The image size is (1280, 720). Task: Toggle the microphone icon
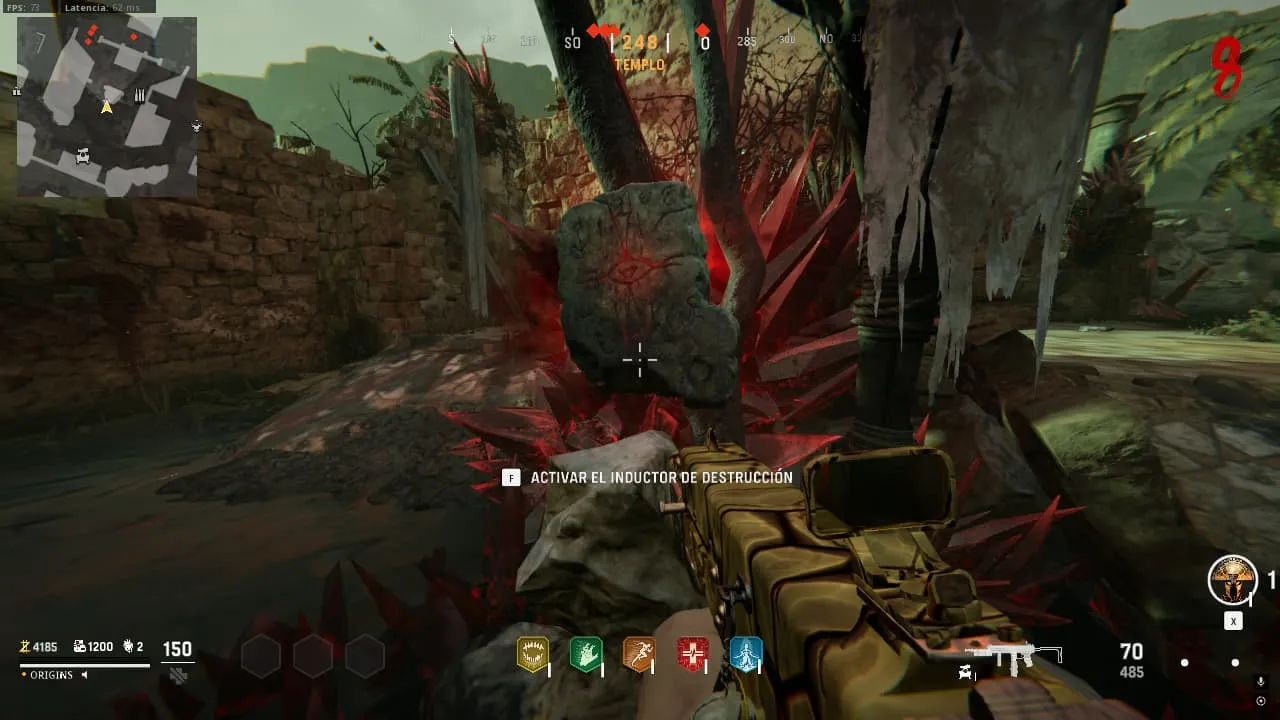(x=1260, y=681)
